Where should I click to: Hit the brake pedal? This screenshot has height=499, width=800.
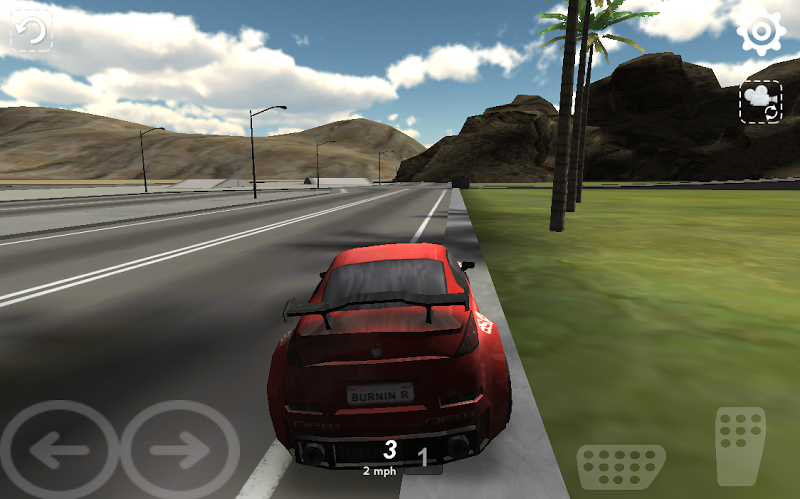(621, 467)
